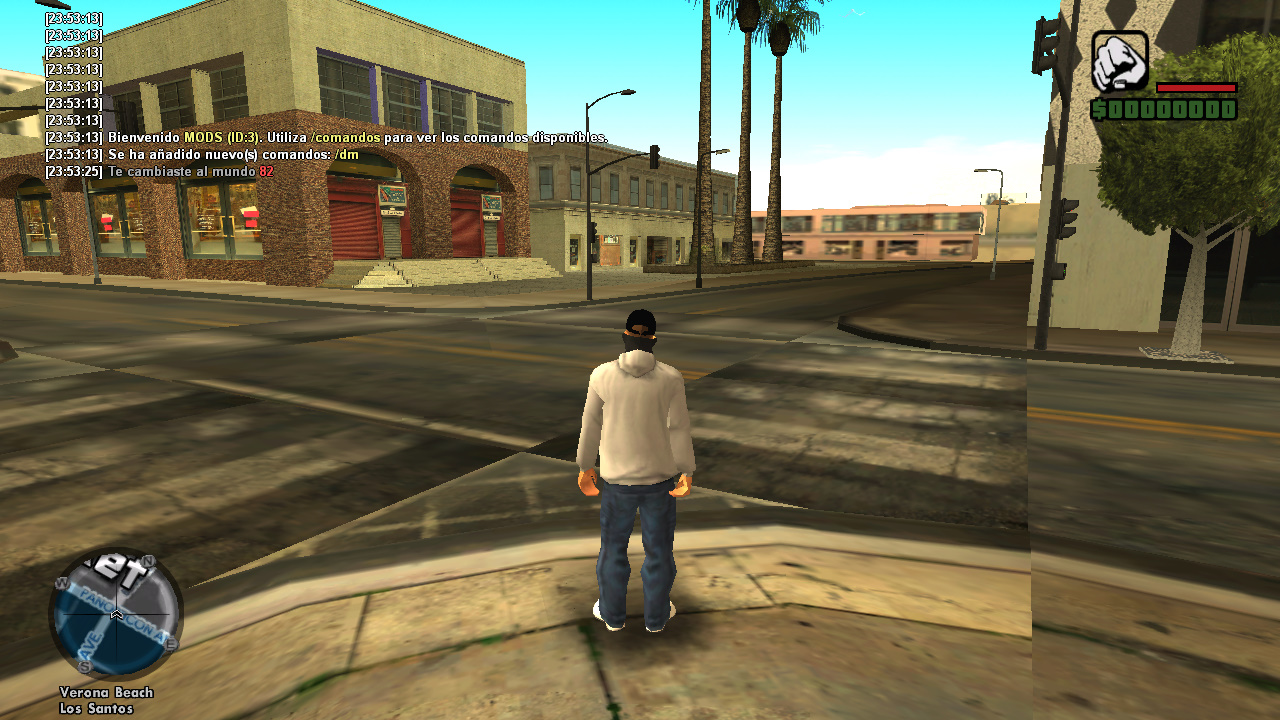Click the Los Santos city label
Screen dimensions: 1280x720
point(97,708)
